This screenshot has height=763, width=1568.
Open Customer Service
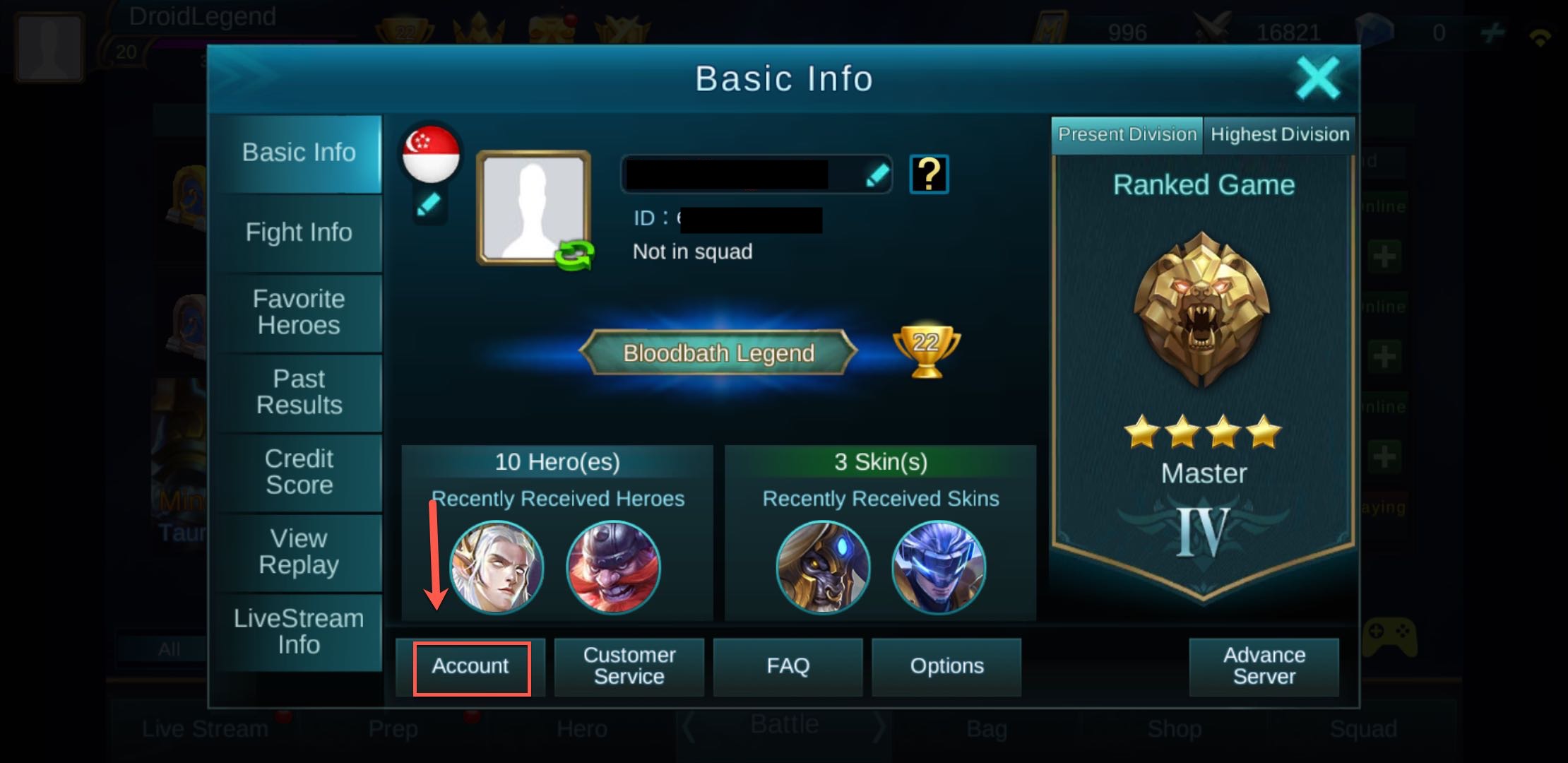coord(629,667)
